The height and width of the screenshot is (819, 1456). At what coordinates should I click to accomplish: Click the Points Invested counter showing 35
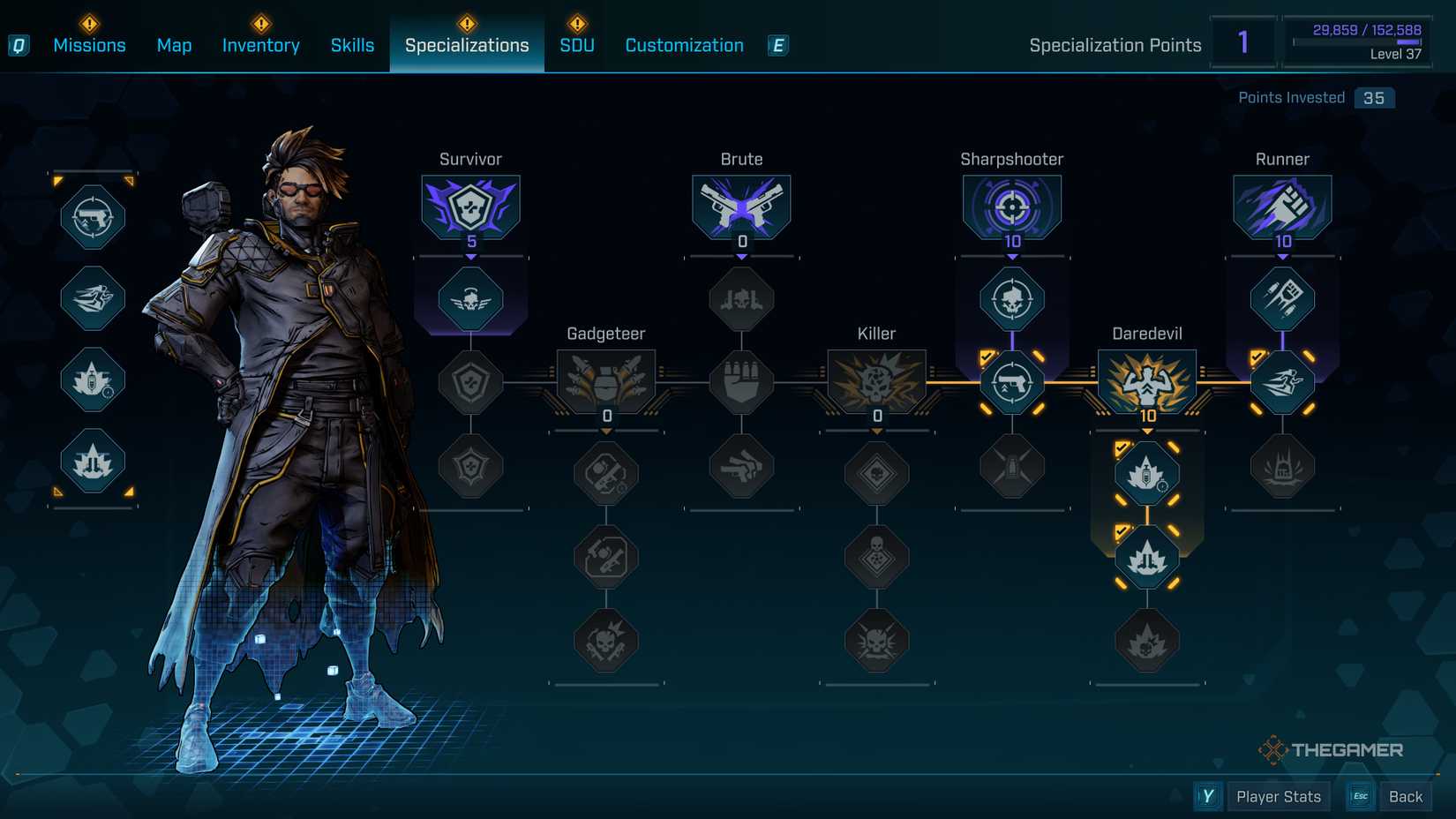point(1373,97)
